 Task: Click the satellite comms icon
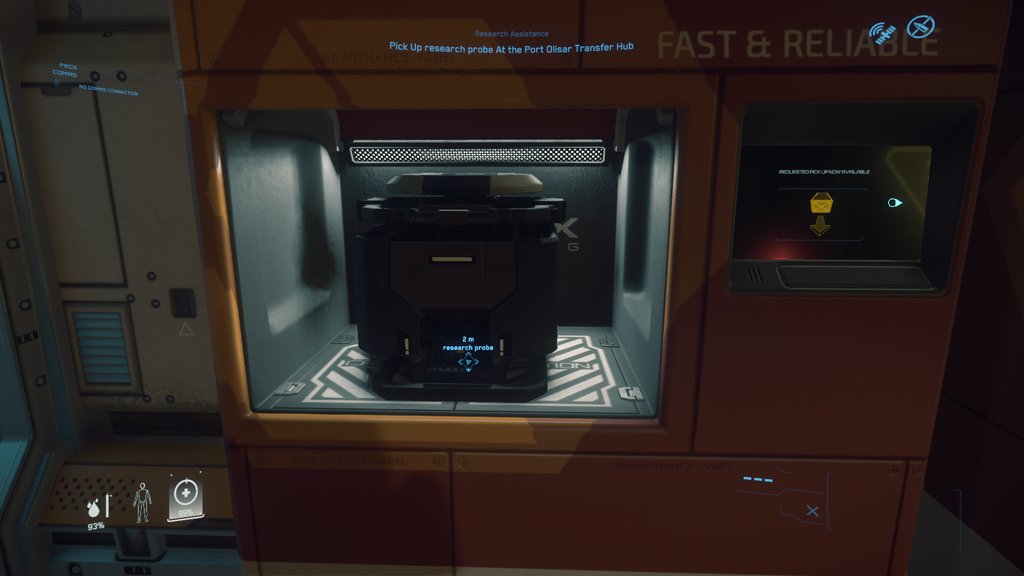pyautogui.click(x=881, y=34)
